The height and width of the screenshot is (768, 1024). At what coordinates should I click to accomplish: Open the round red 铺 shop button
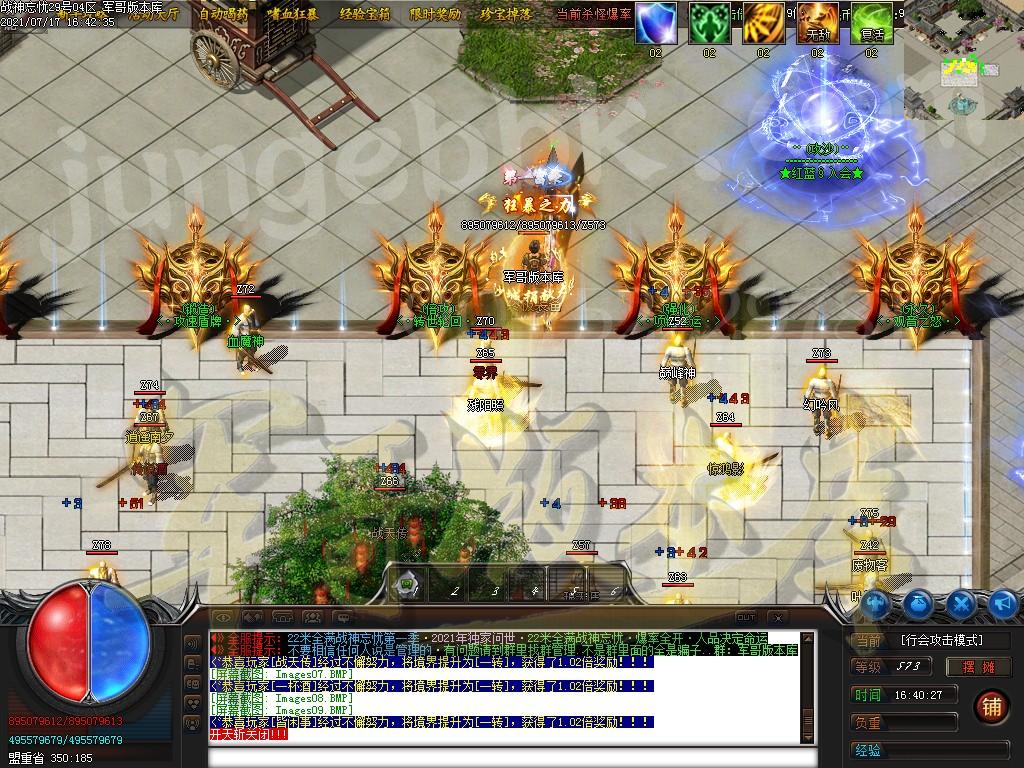991,705
